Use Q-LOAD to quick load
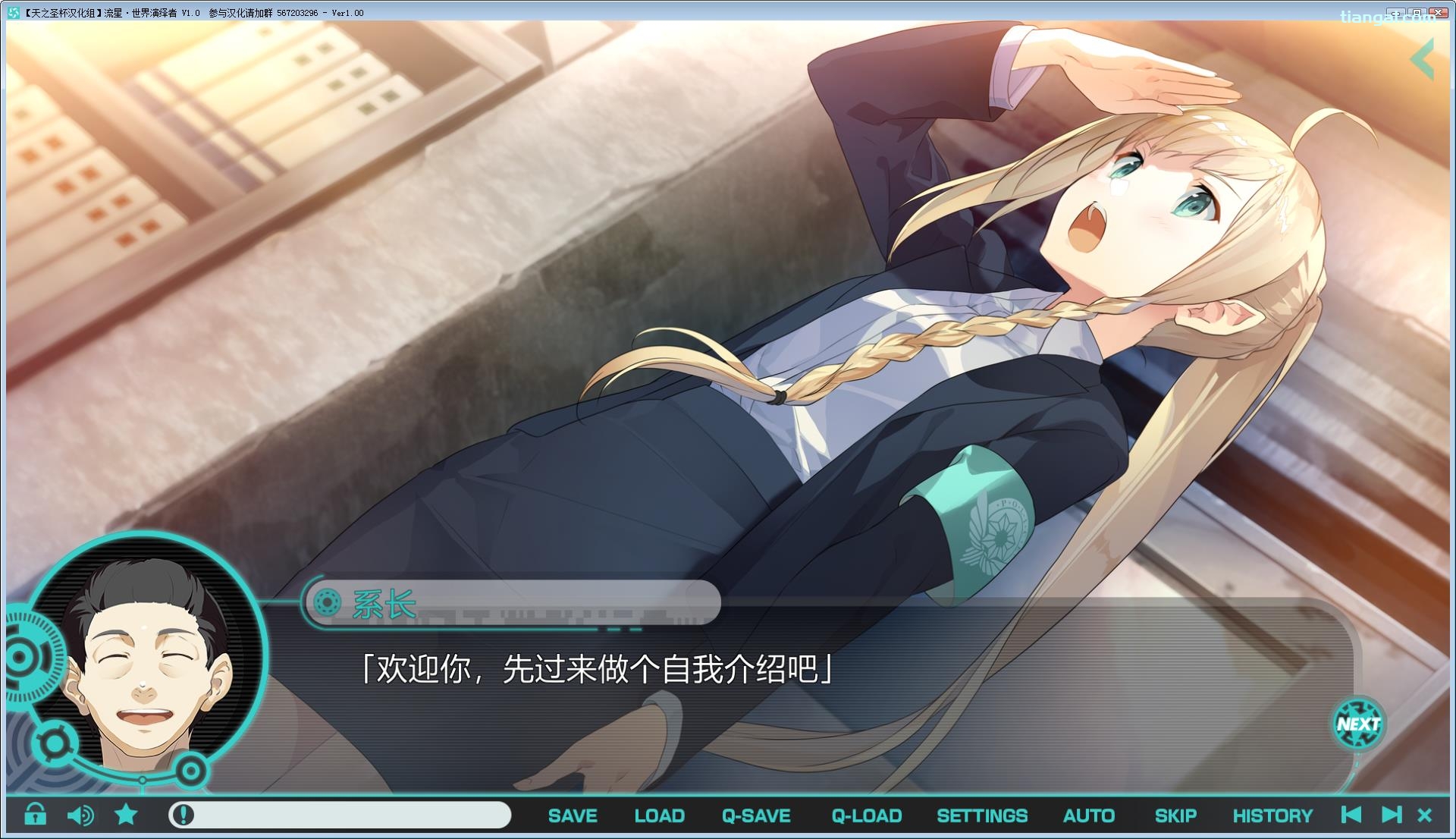The height and width of the screenshot is (839, 1456). 866,815
